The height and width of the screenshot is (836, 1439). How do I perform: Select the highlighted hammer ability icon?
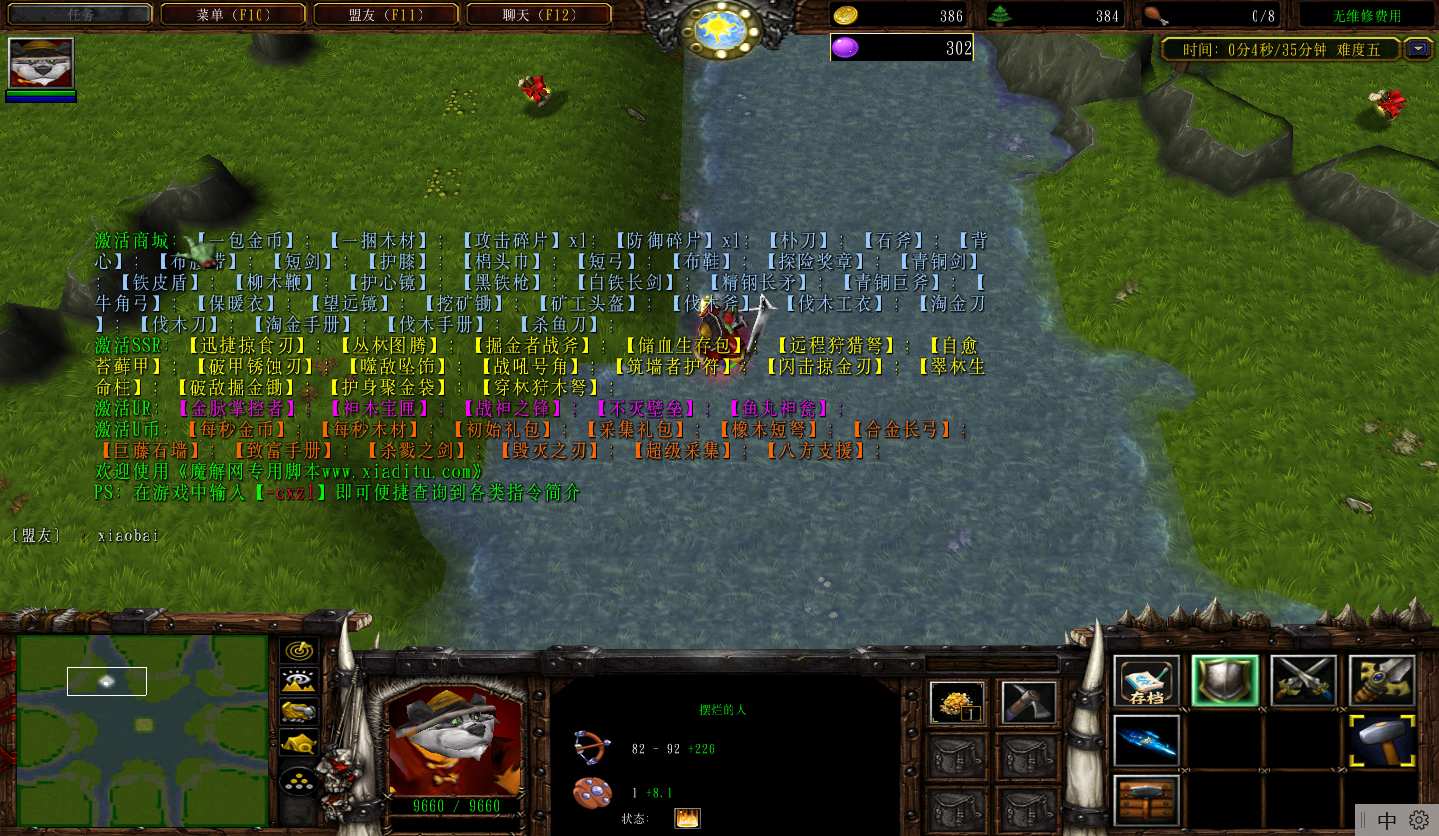pos(1381,742)
